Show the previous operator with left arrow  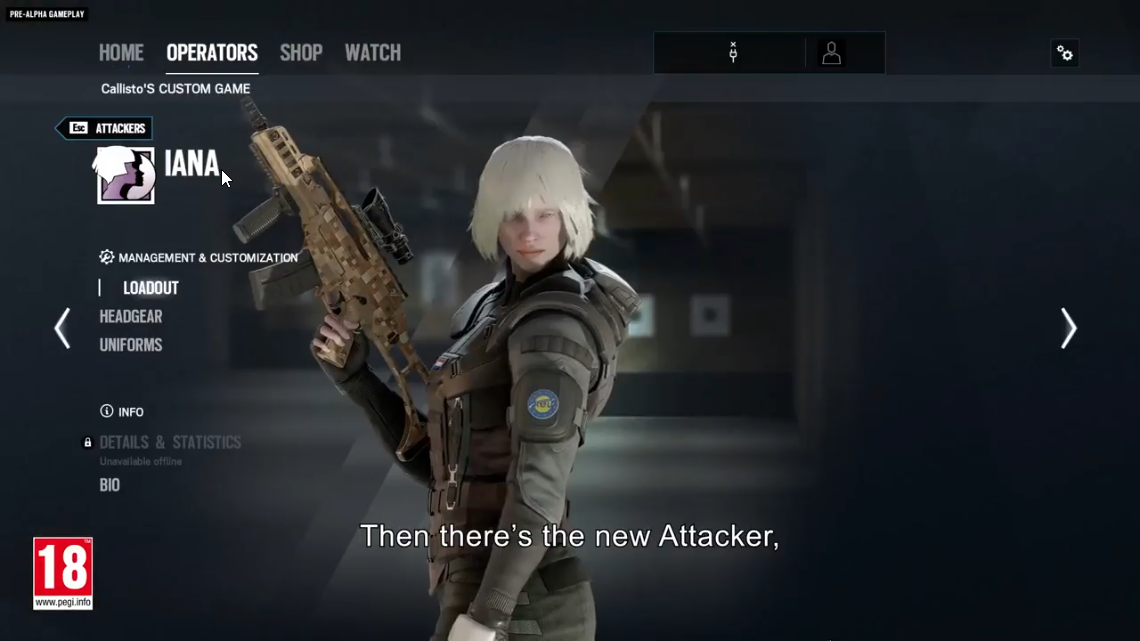pyautogui.click(x=62, y=328)
